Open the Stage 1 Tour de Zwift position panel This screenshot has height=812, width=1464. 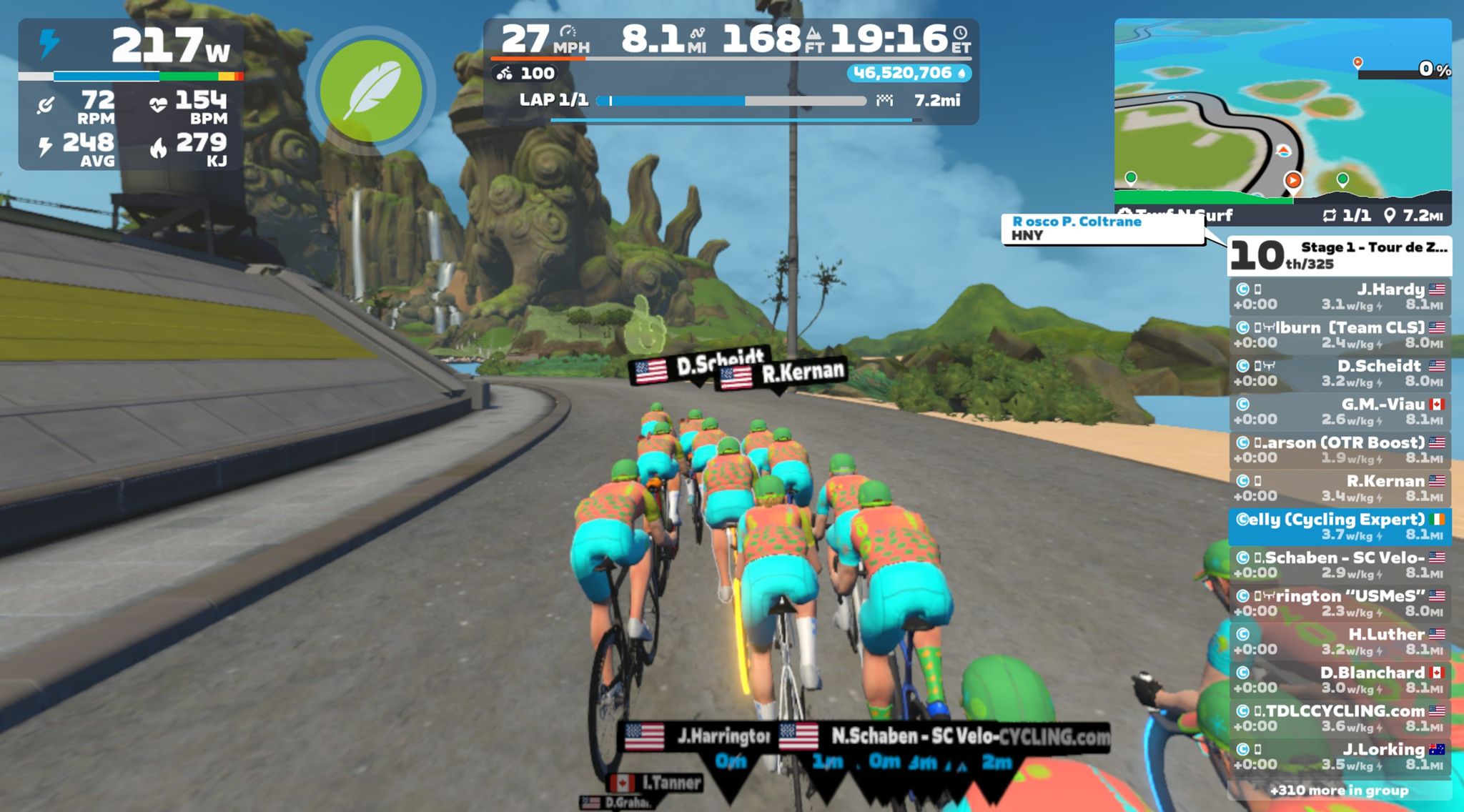(1339, 256)
